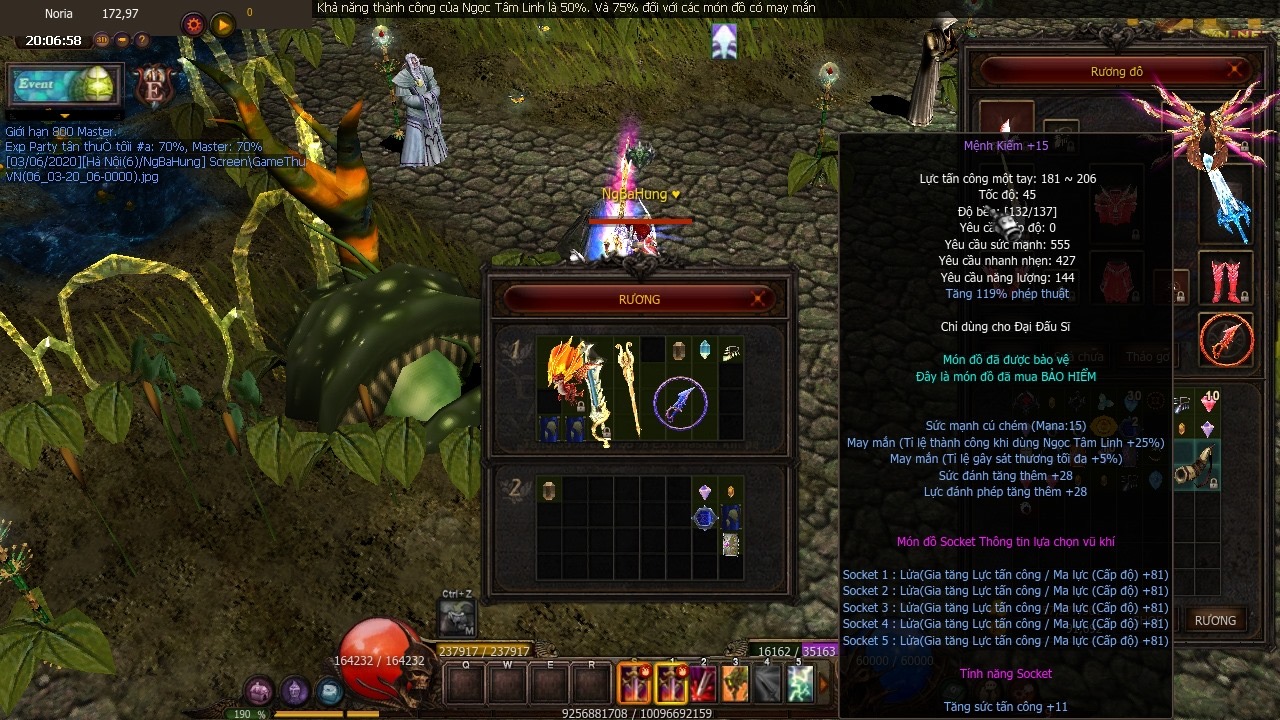Select the equipped red sword weapon slot
This screenshot has width=1280, height=720.
(1226, 340)
